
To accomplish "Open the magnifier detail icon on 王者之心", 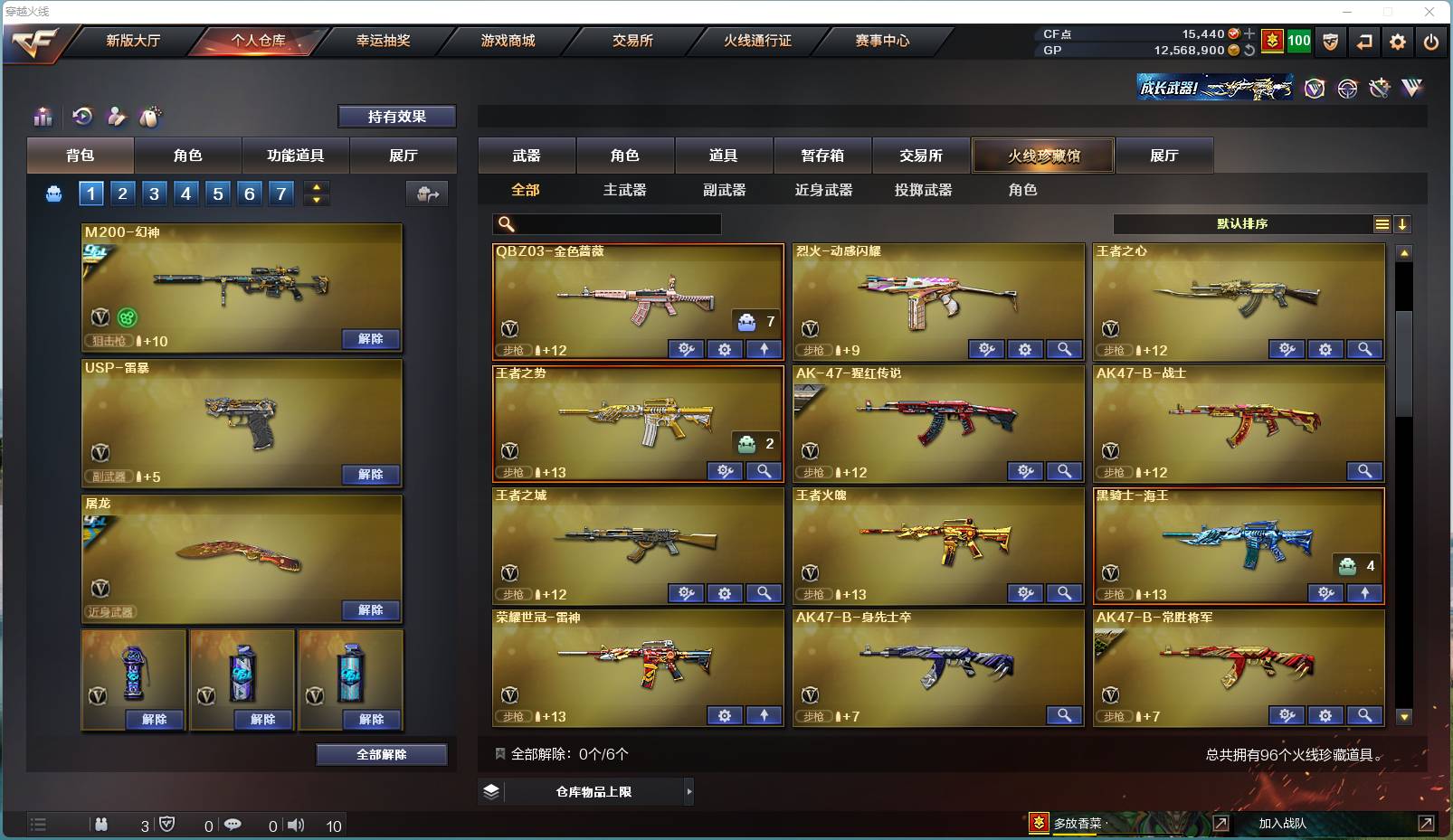I will coord(1366,349).
